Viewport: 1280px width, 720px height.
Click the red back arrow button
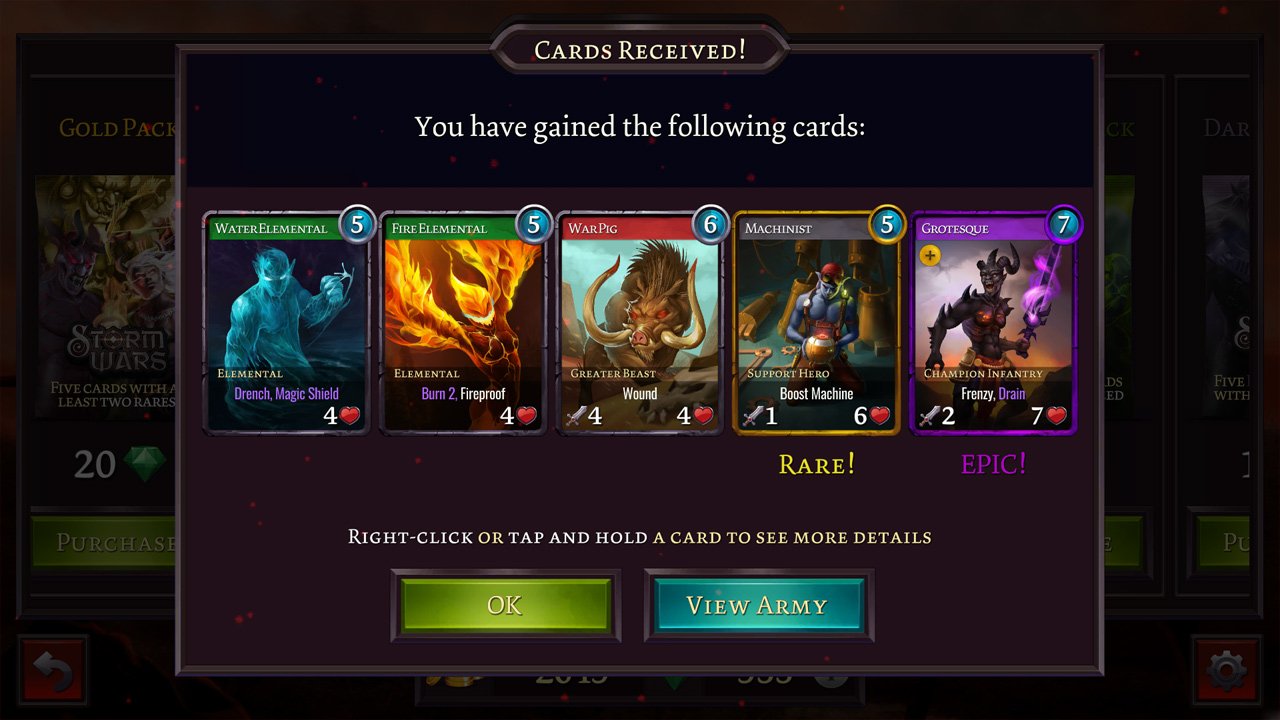[x=54, y=670]
